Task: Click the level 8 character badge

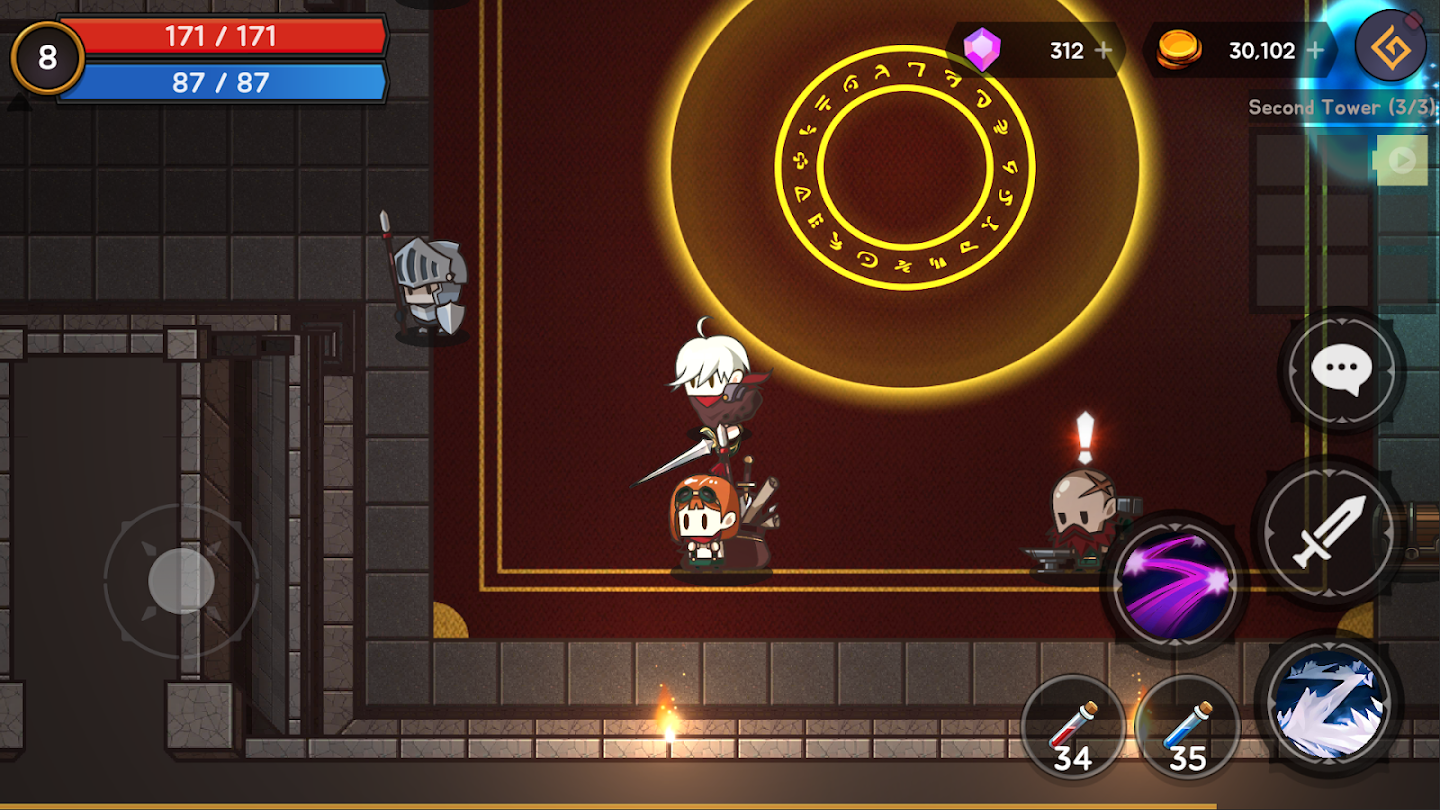Action: coord(47,58)
